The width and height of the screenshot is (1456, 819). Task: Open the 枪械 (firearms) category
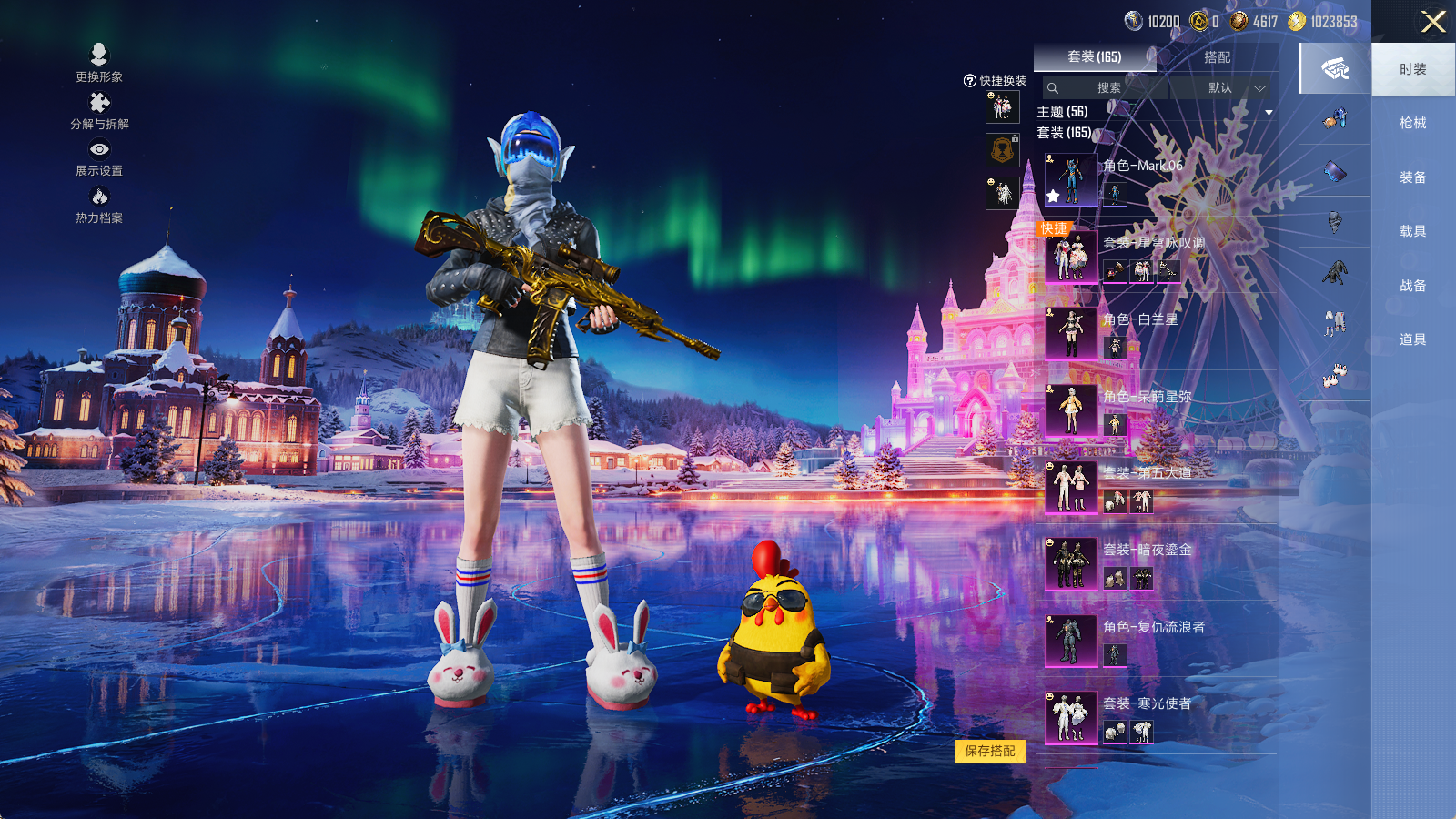[1412, 123]
